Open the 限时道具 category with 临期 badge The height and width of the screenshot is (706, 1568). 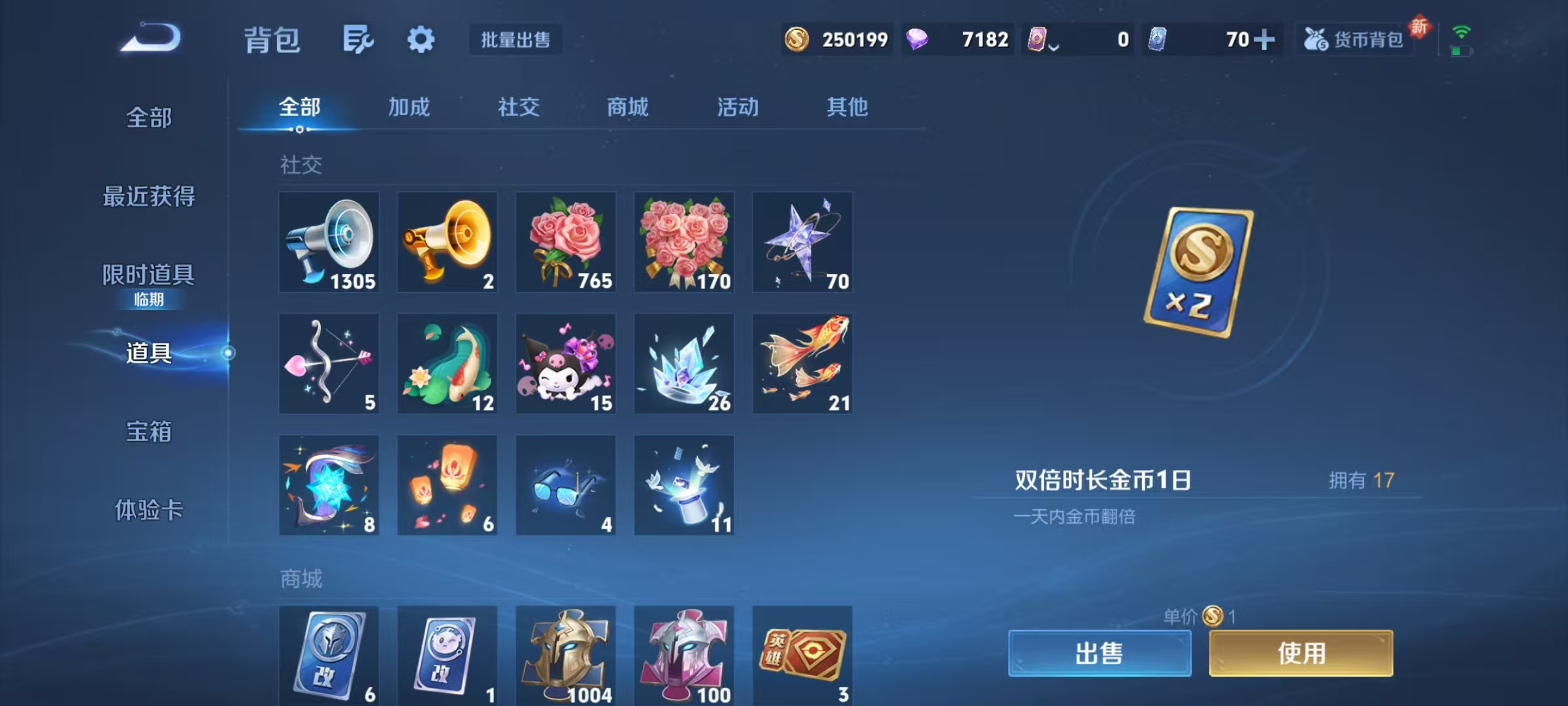click(x=147, y=277)
